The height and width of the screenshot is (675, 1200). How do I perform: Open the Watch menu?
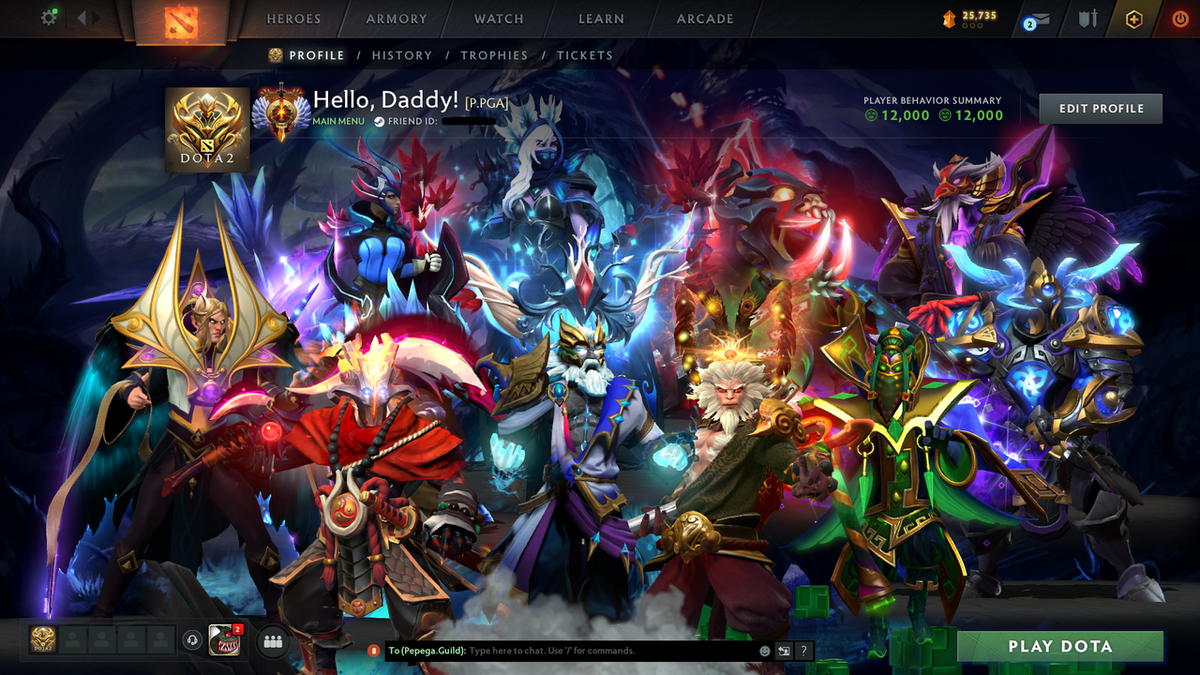pos(498,19)
